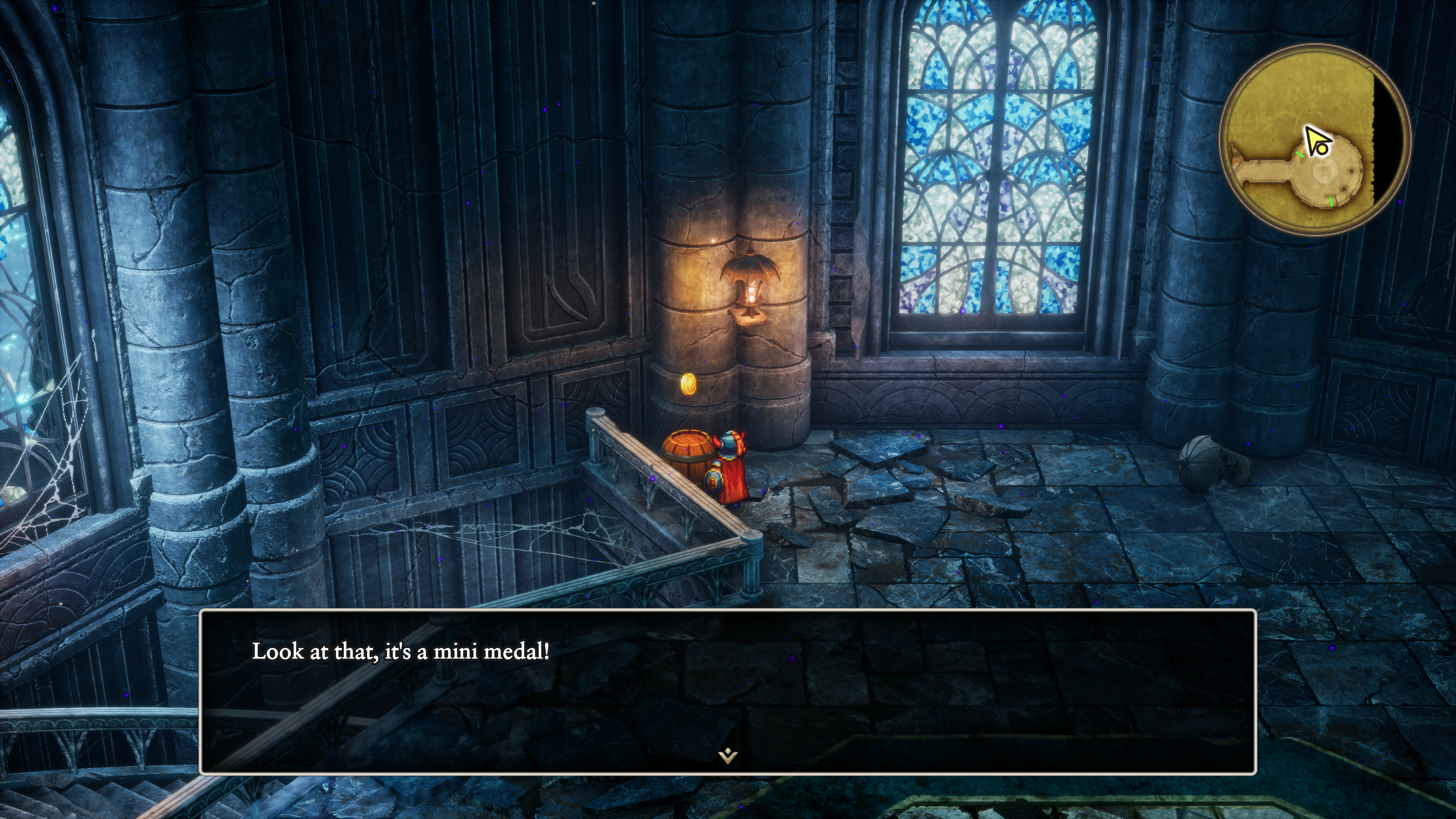Open the circular minimap

pyautogui.click(x=1315, y=140)
